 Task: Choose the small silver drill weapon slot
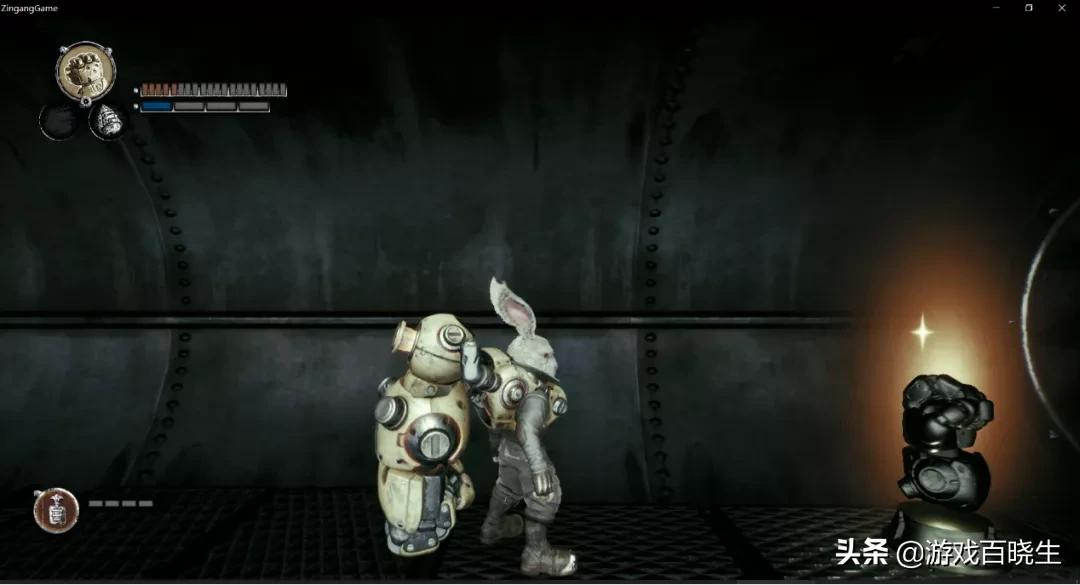[x=108, y=122]
